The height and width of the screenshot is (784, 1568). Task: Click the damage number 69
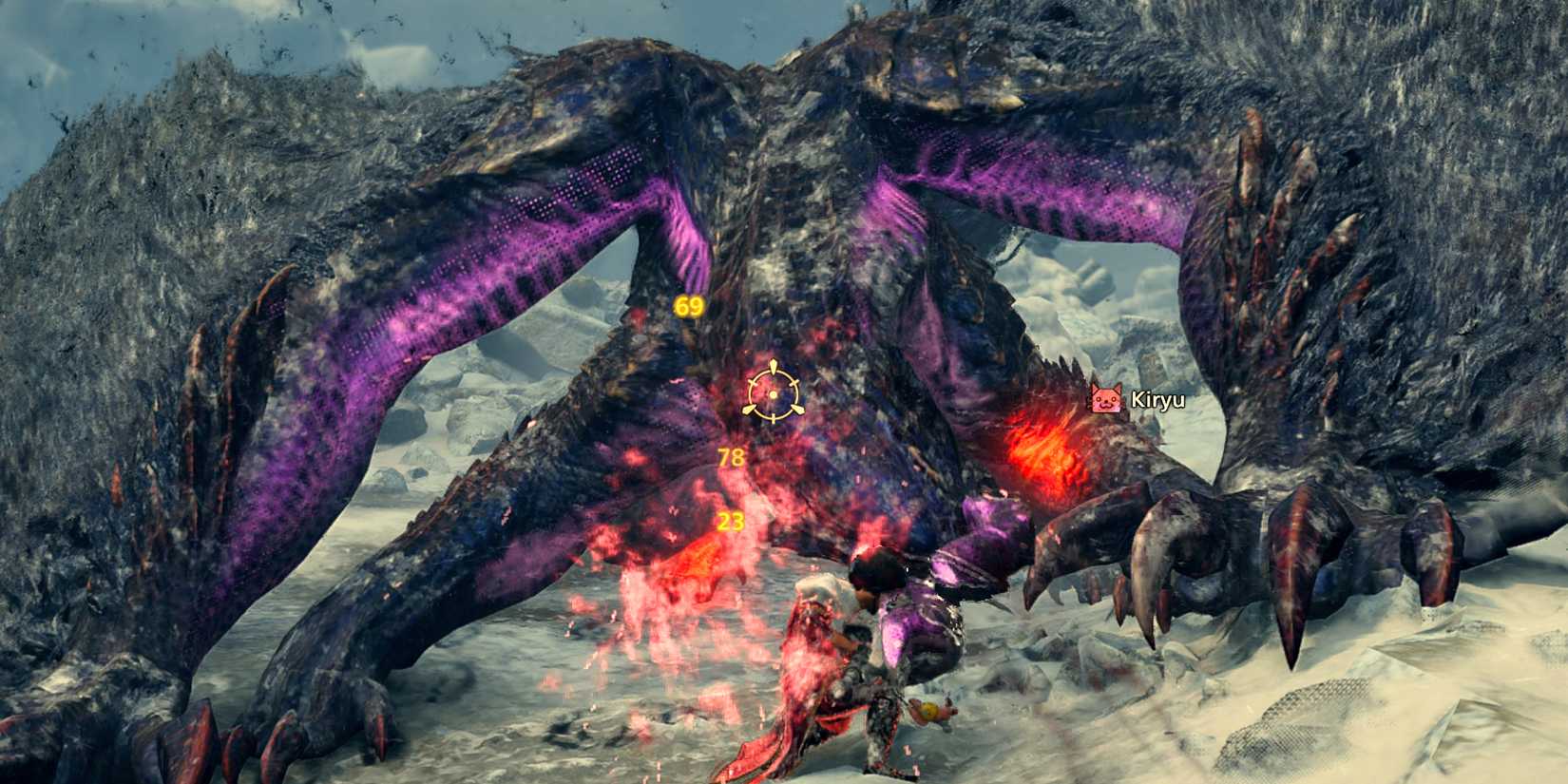(689, 306)
